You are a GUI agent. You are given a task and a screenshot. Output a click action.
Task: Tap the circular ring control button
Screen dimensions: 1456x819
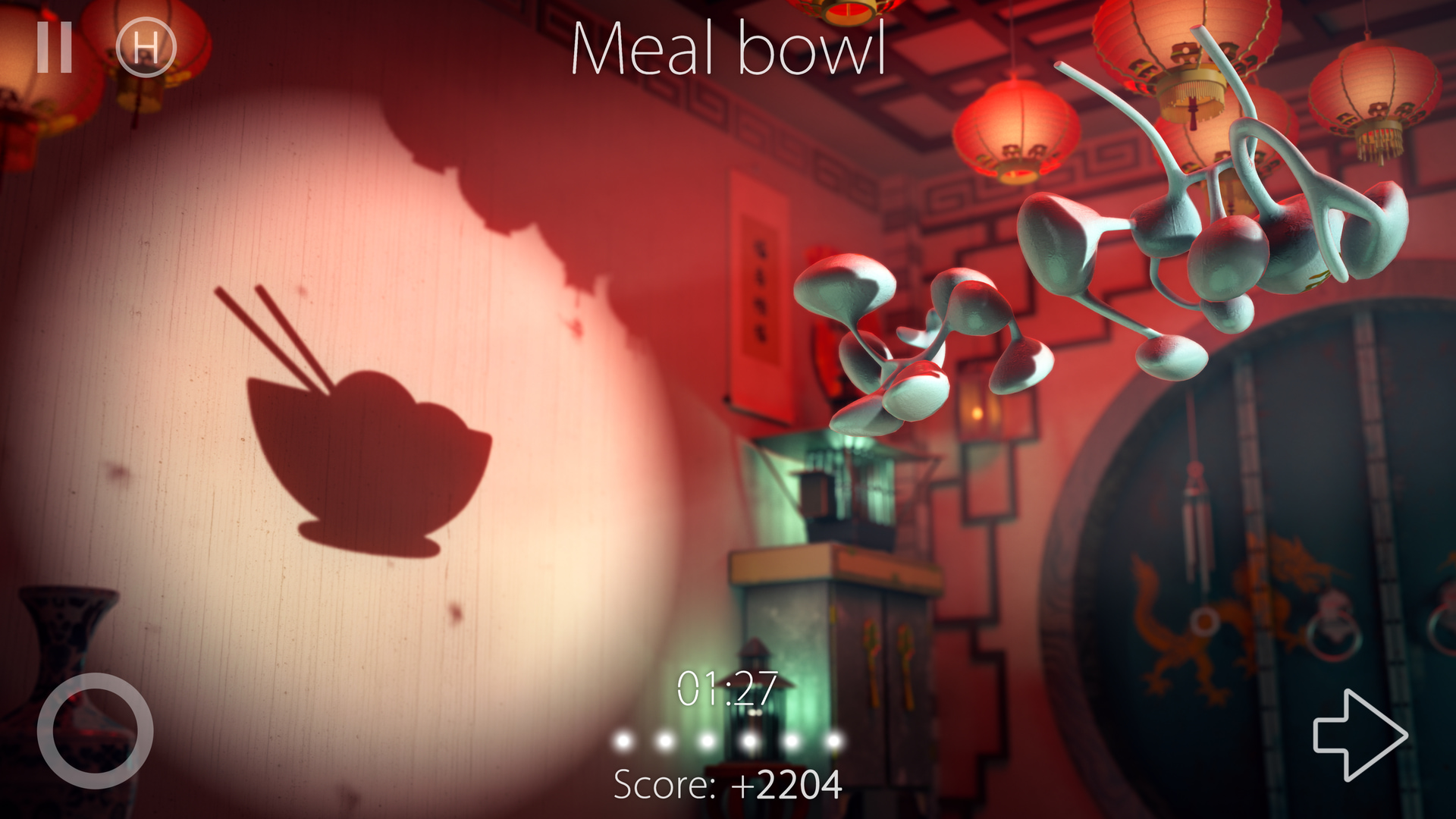[x=96, y=731]
